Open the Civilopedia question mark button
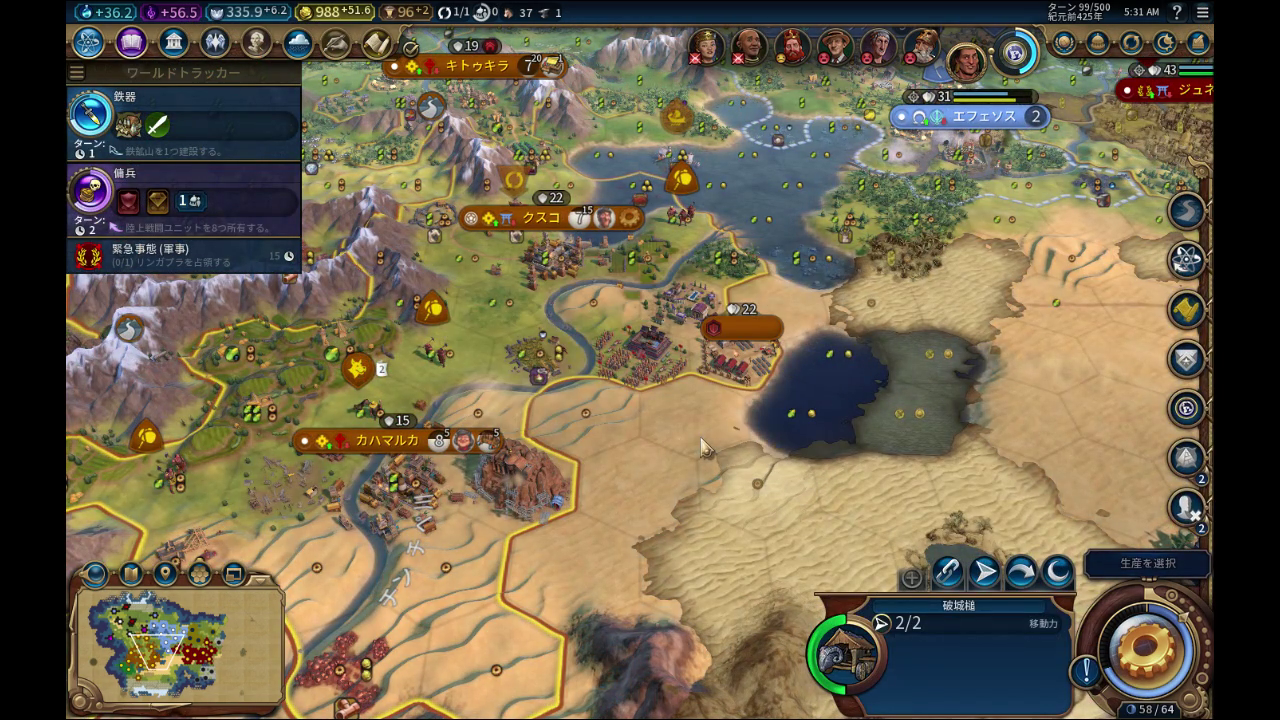Image resolution: width=1280 pixels, height=720 pixels. (1177, 12)
